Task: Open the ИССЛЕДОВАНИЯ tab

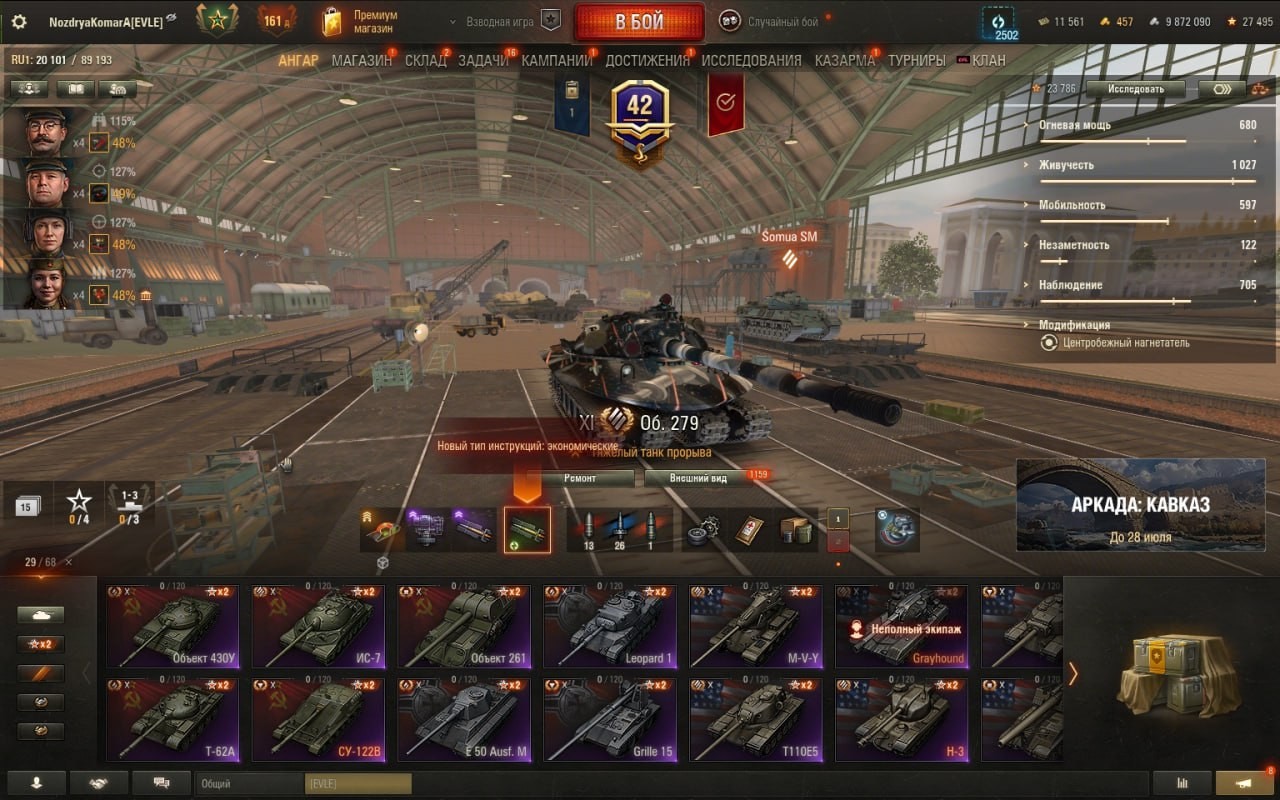Action: [751, 60]
